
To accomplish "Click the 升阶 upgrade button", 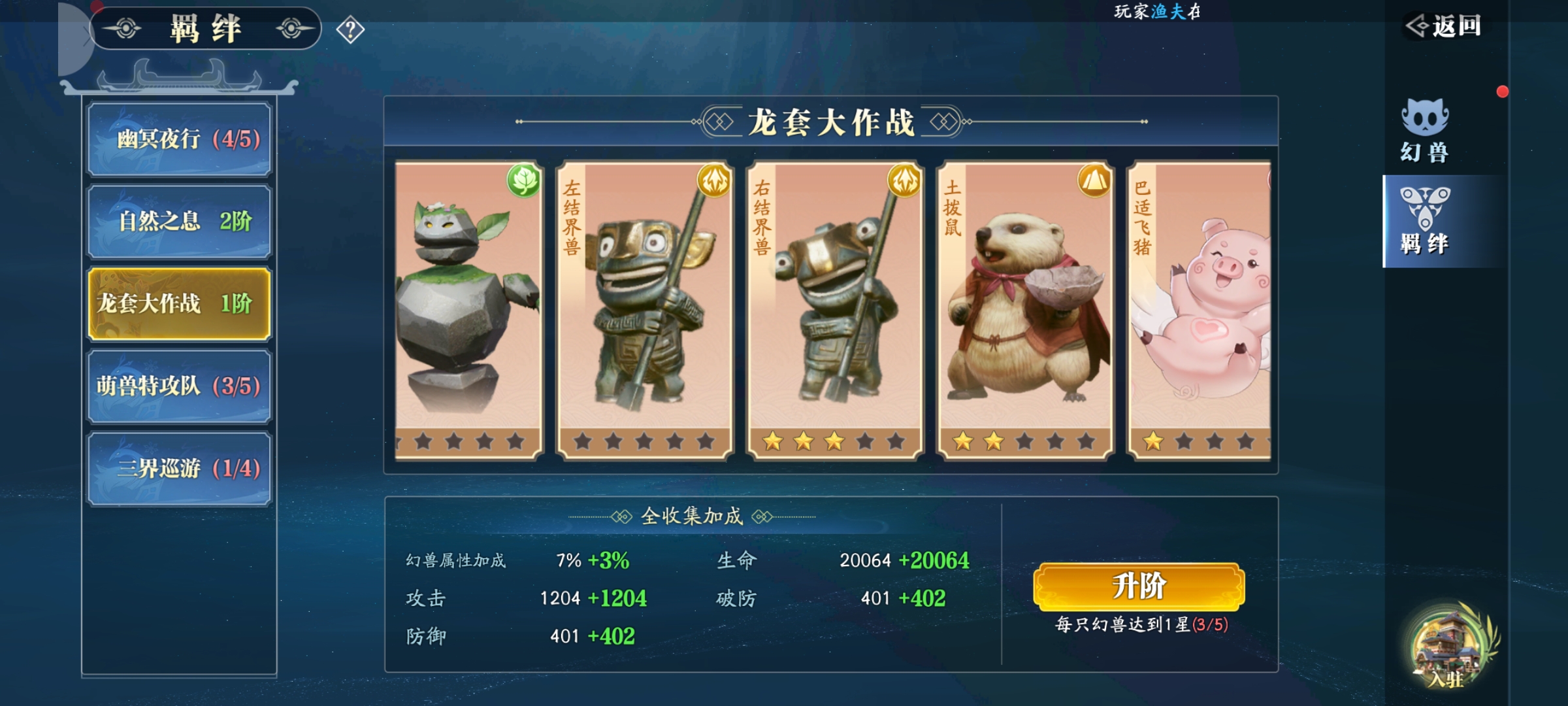I will [1139, 586].
